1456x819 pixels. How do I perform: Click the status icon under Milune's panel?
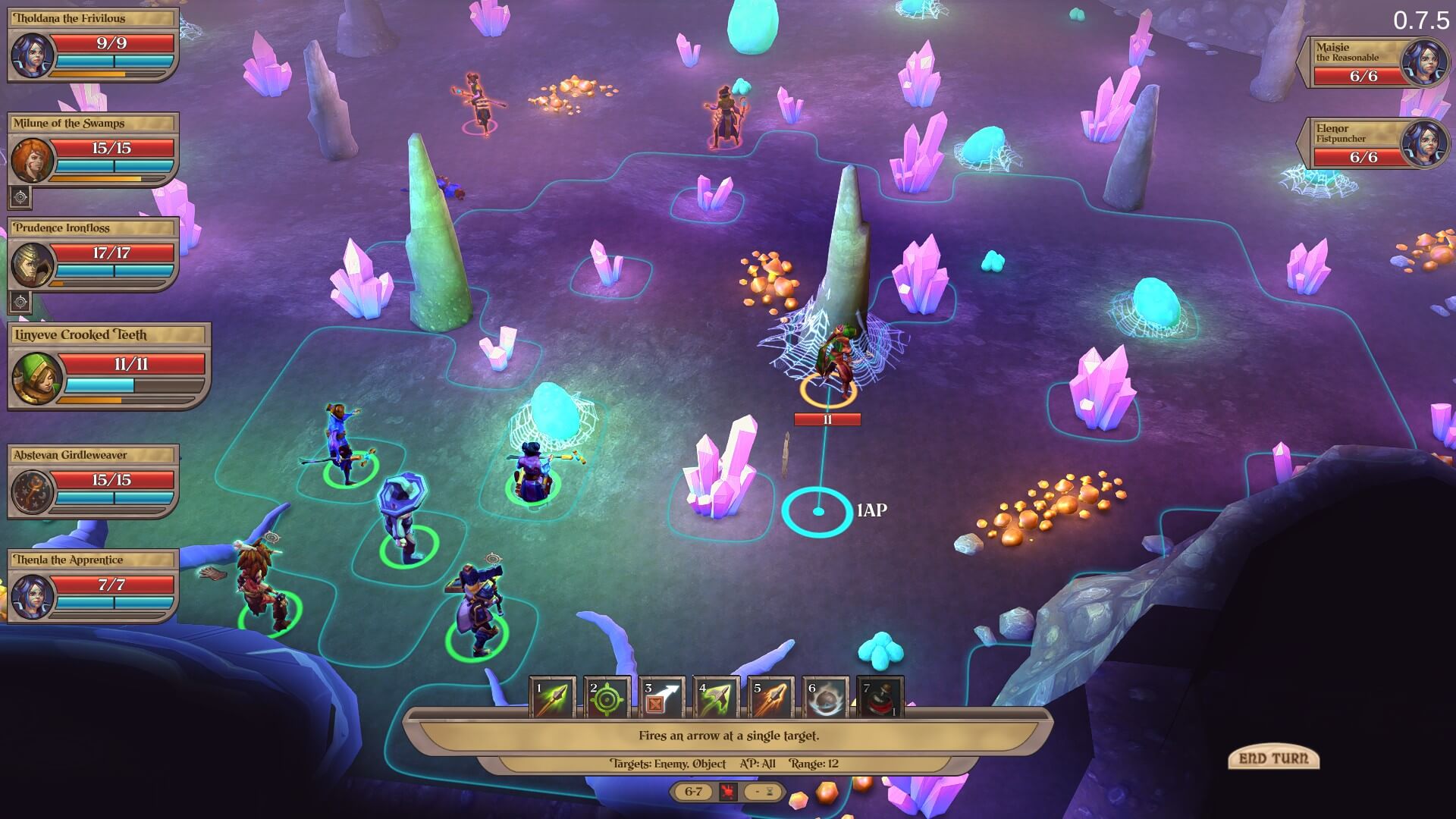point(20,198)
